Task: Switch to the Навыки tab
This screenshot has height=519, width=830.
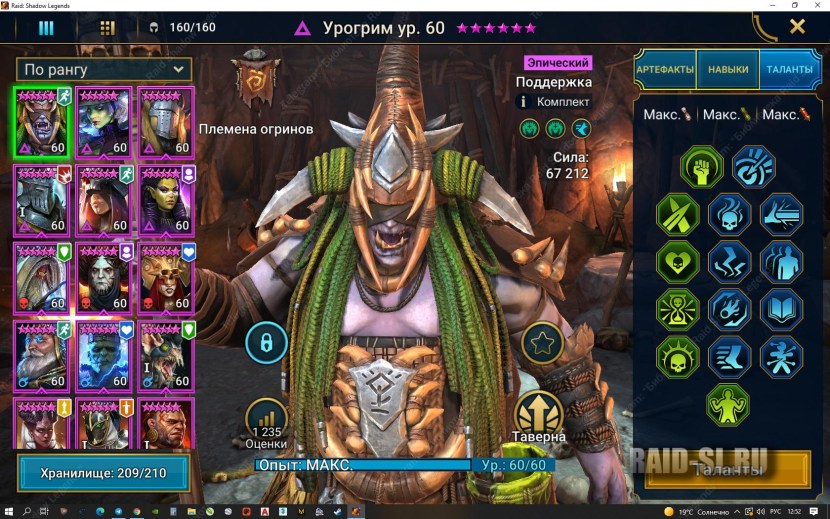Action: click(x=728, y=70)
